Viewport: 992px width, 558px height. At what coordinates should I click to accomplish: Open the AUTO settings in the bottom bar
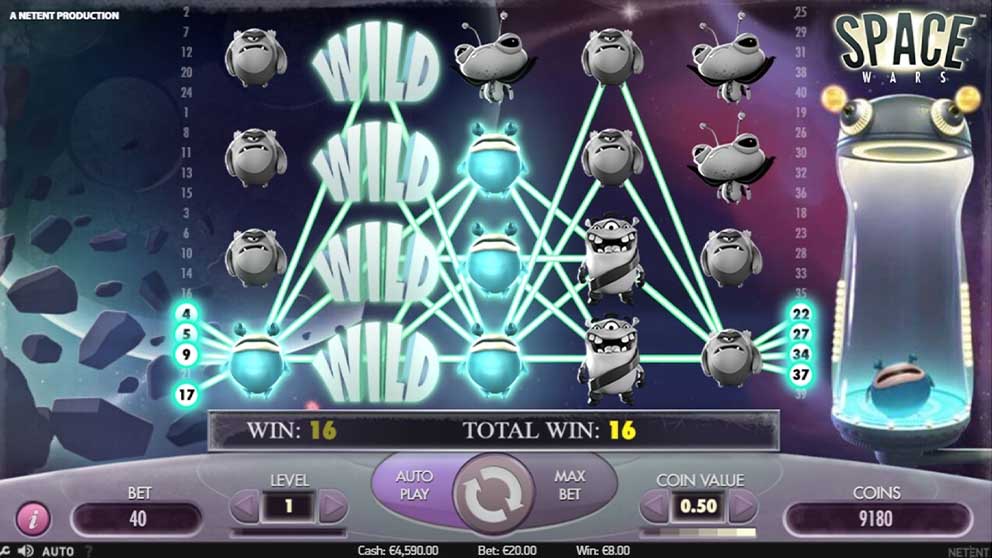(58, 551)
